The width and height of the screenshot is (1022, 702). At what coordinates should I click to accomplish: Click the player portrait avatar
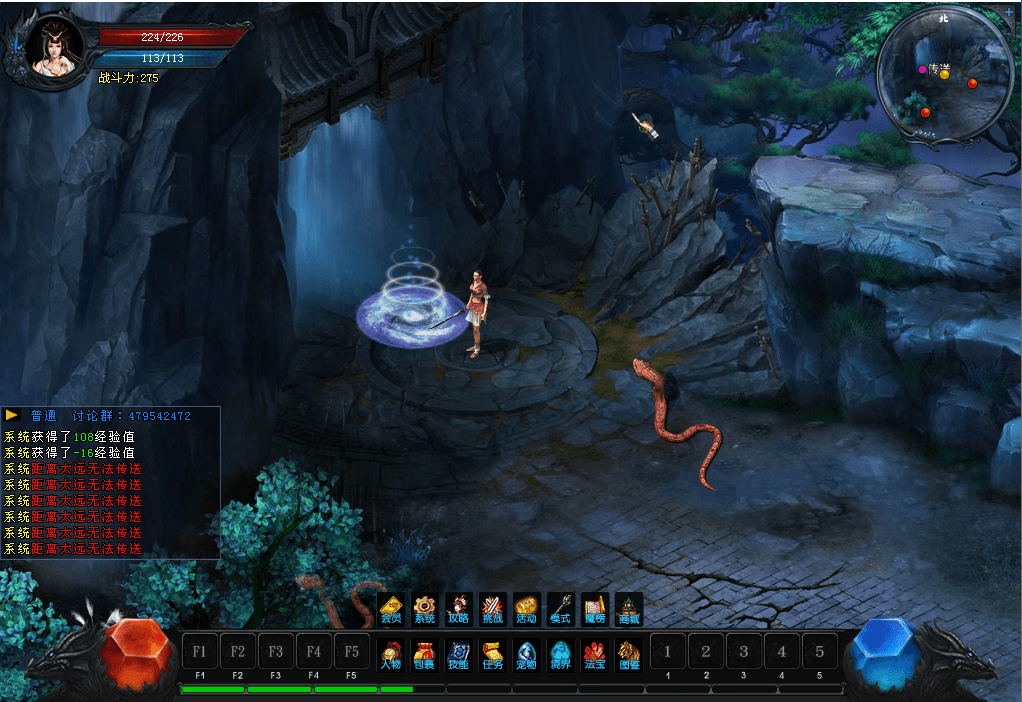[55, 46]
